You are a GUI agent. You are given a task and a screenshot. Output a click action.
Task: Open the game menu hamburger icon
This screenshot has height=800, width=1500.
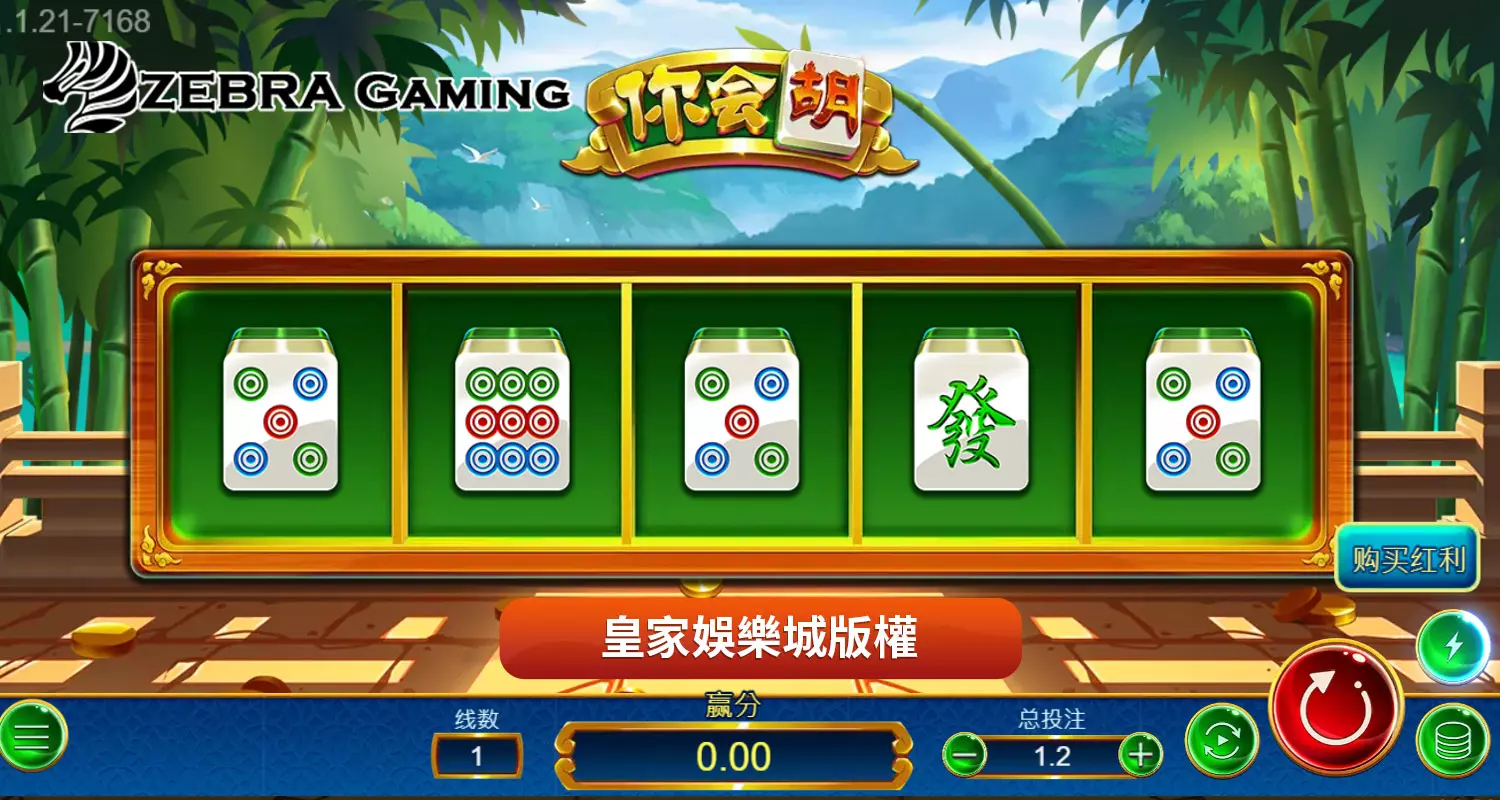click(x=32, y=738)
